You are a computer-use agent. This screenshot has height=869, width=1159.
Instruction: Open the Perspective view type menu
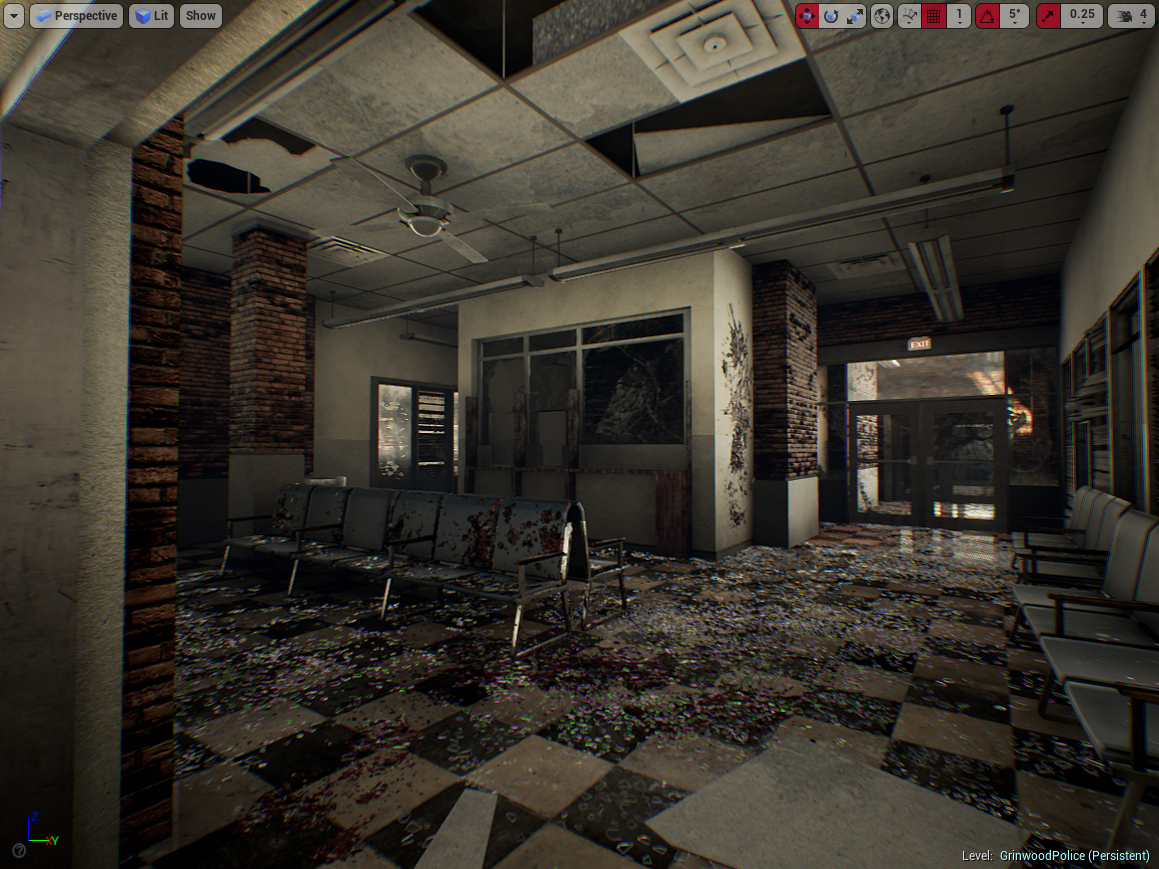click(76, 15)
